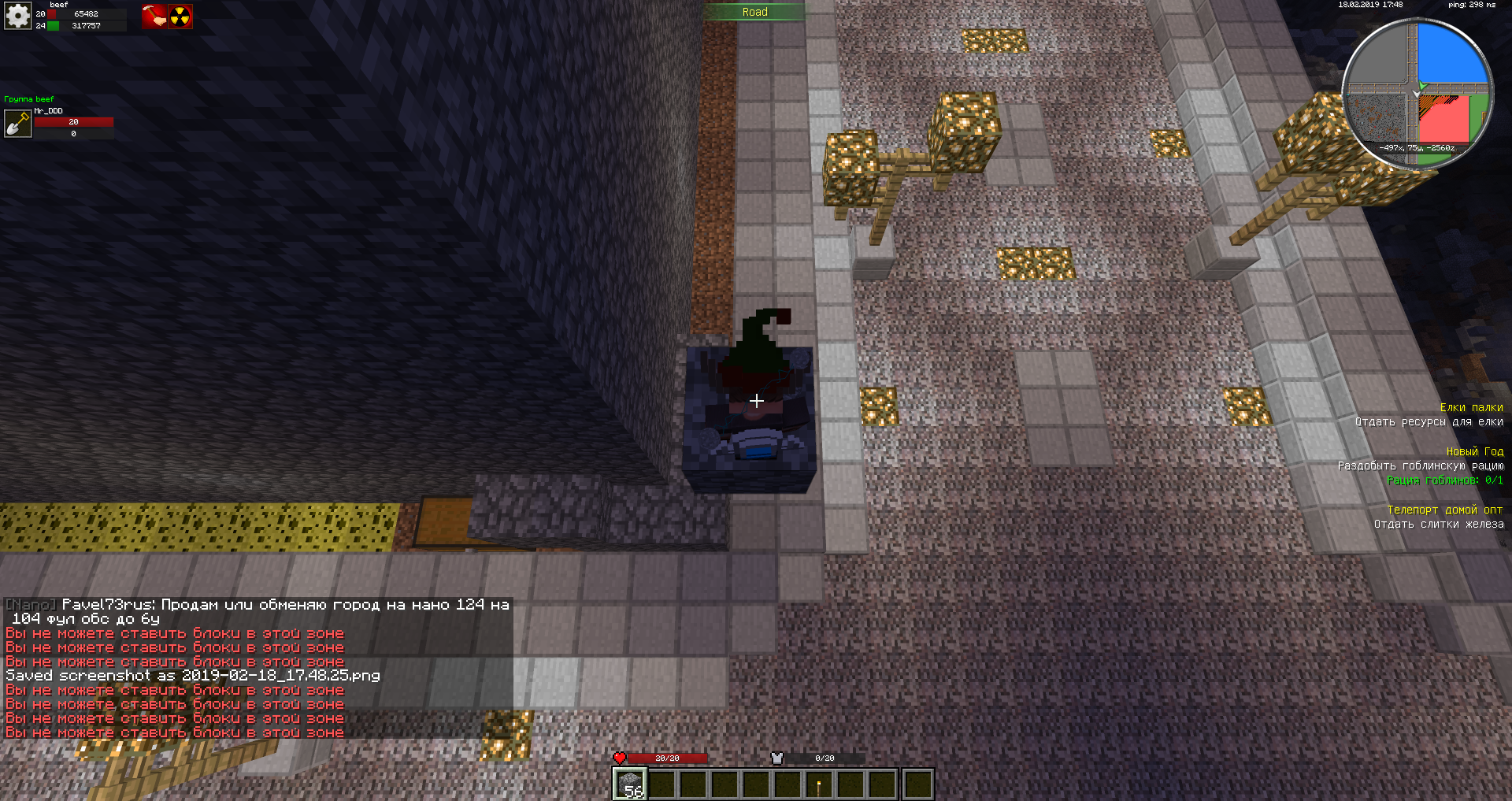
Task: Select the radiation hazard status icon
Action: coord(180,17)
